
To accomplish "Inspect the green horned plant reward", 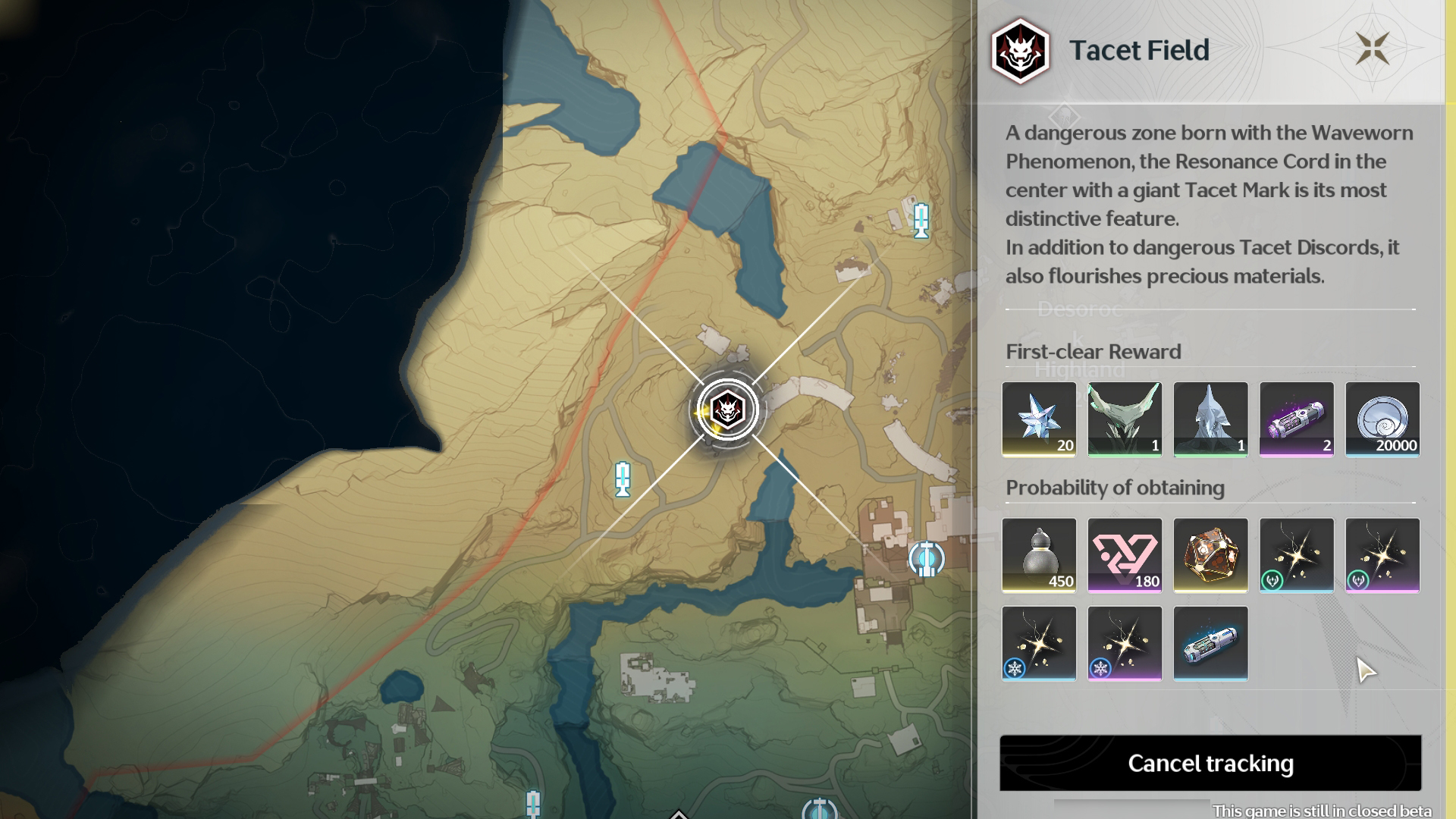I will tap(1125, 419).
